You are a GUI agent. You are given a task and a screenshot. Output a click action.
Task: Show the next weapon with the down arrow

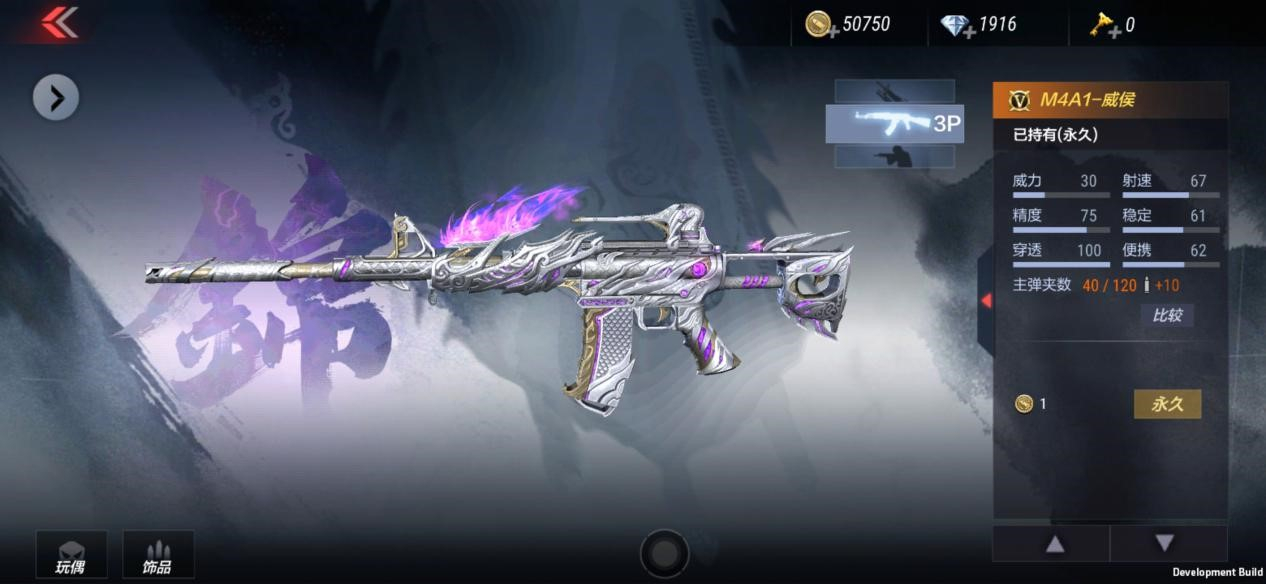(1164, 544)
